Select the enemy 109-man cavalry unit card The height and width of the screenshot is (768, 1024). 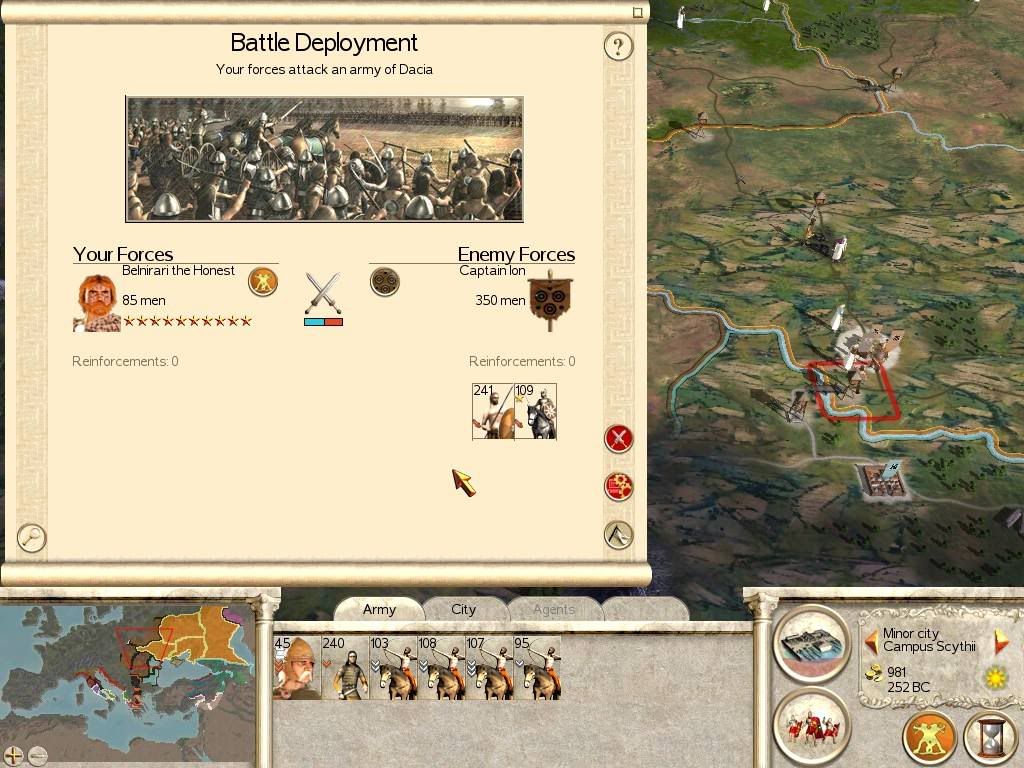coord(535,411)
